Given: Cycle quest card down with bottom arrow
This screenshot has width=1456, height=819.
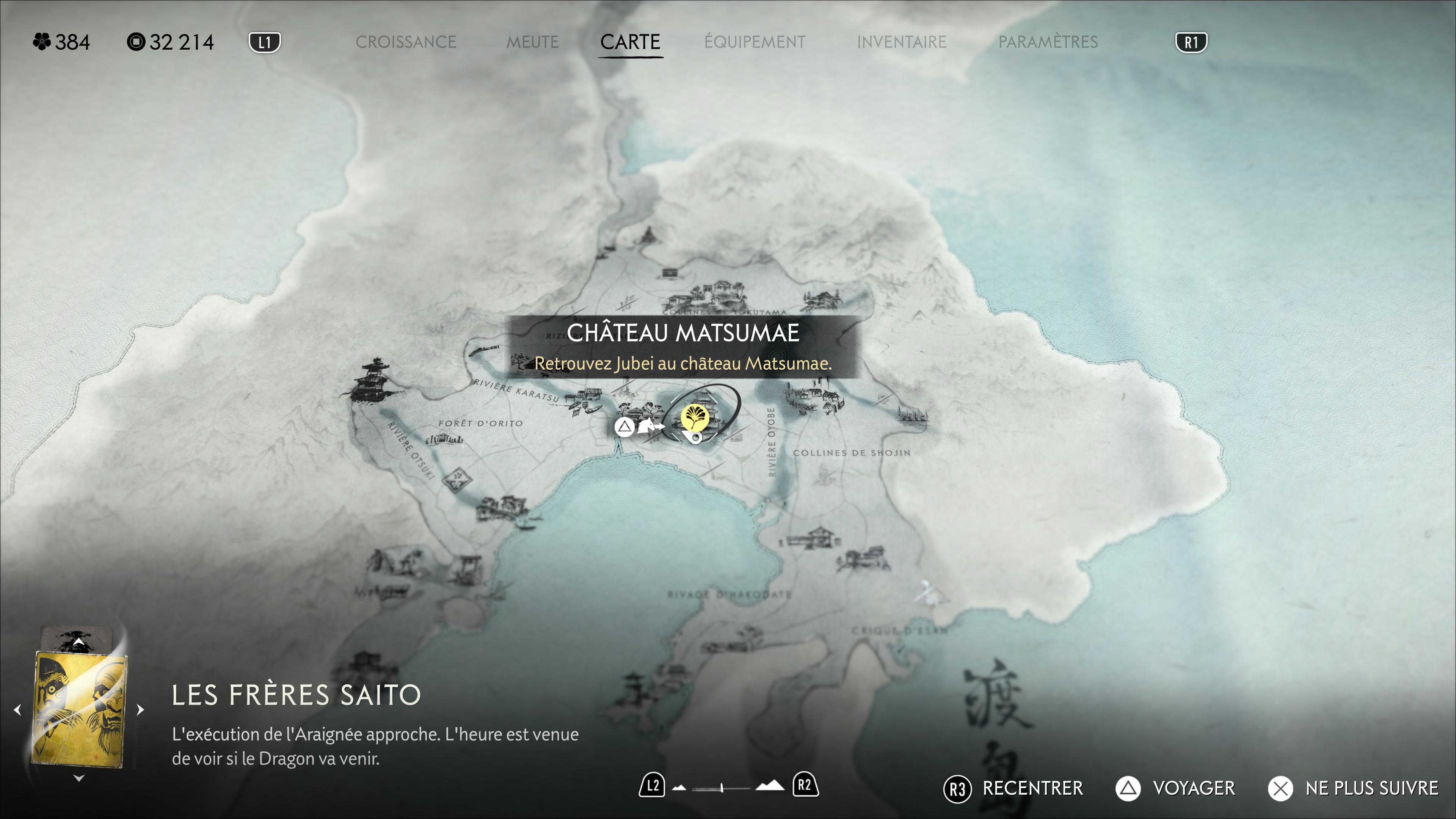Looking at the screenshot, I should [x=79, y=778].
